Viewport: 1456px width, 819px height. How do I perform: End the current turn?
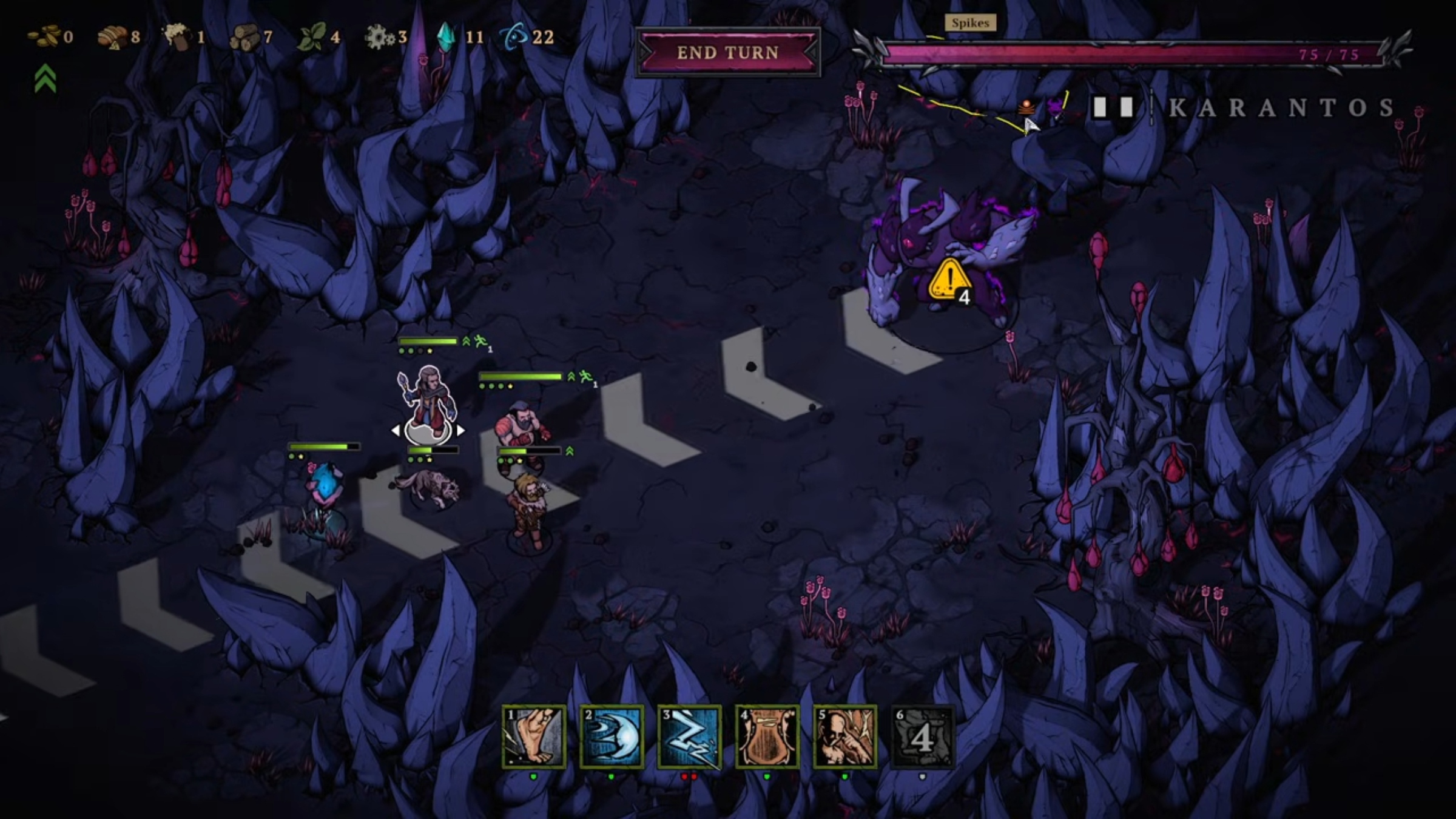(x=727, y=53)
